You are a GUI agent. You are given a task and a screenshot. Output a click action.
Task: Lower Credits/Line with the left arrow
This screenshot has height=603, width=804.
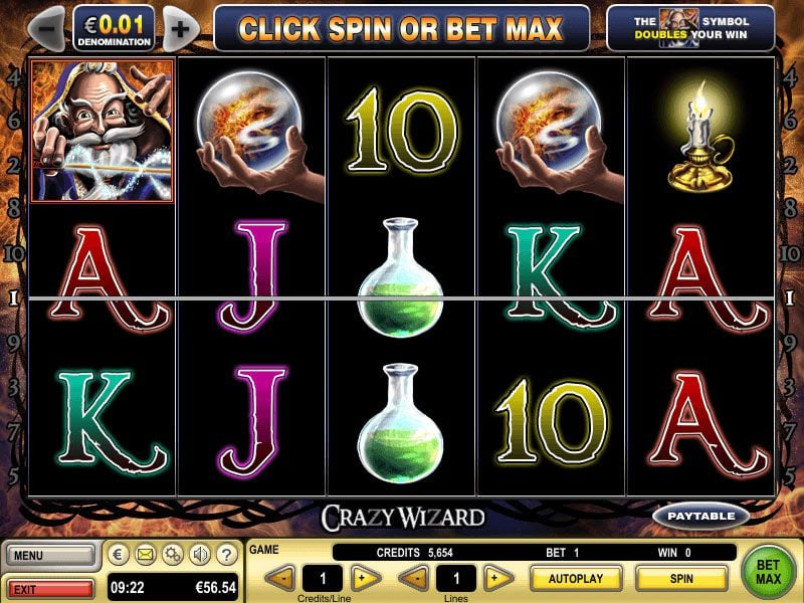[281, 578]
